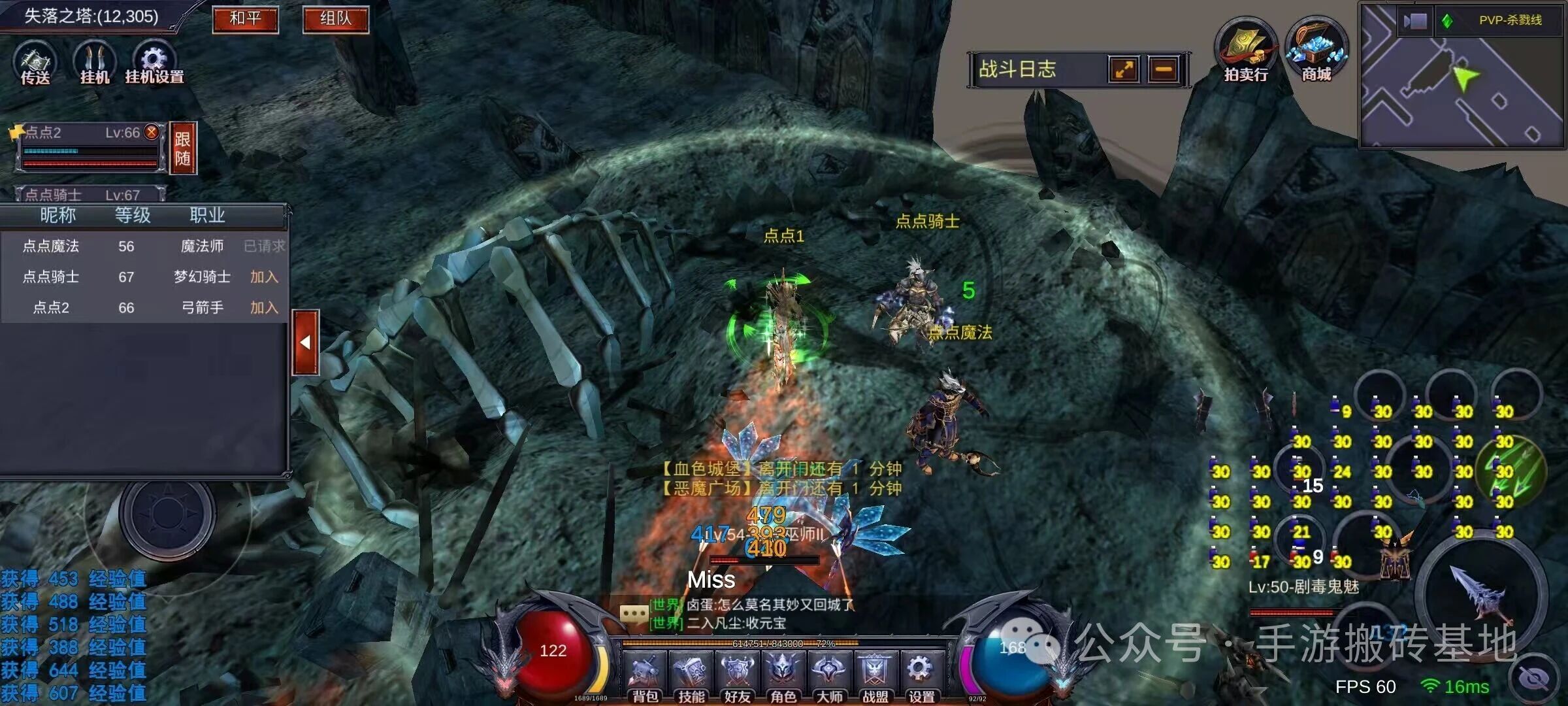
Task: Remove party member 点点2 with the X
Action: (152, 132)
